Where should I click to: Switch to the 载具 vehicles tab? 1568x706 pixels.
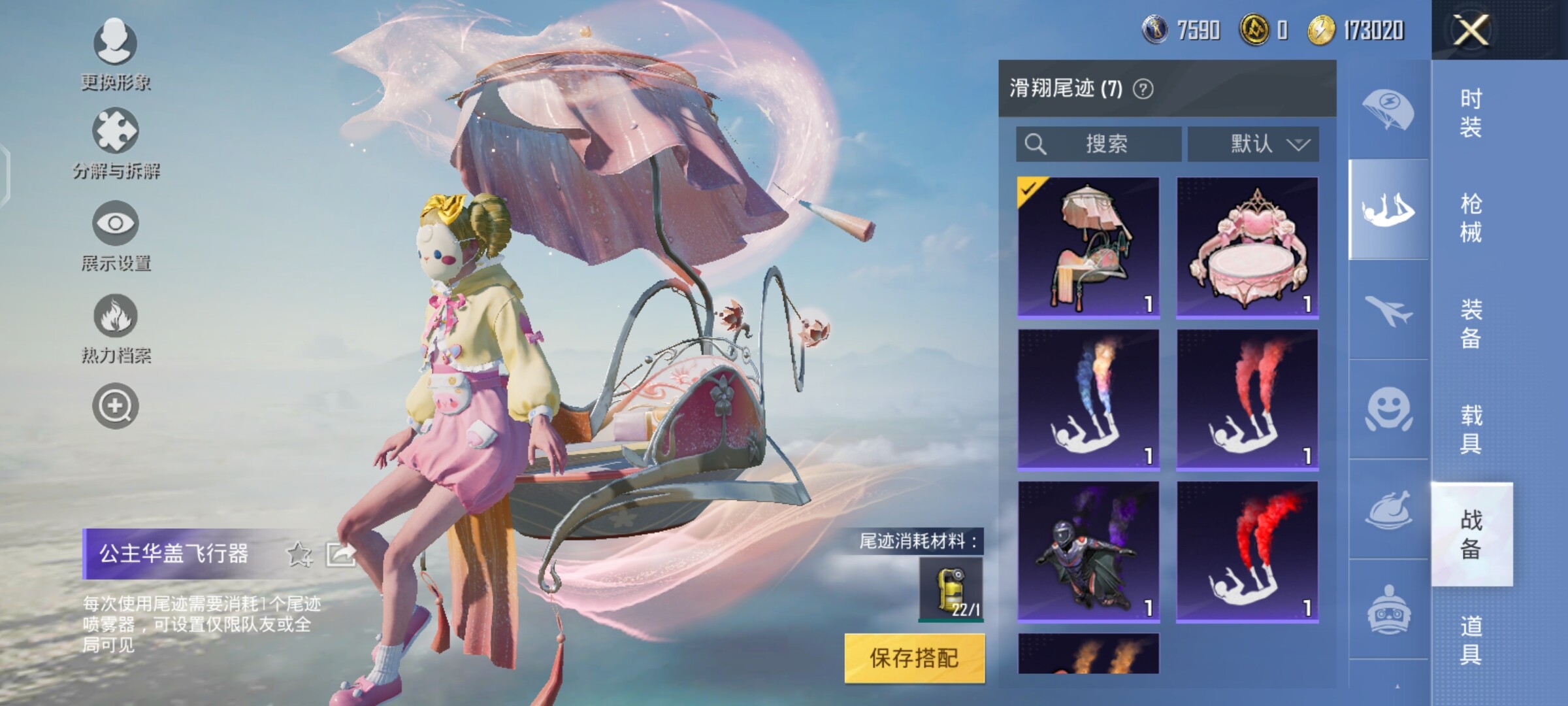pyautogui.click(x=1471, y=429)
